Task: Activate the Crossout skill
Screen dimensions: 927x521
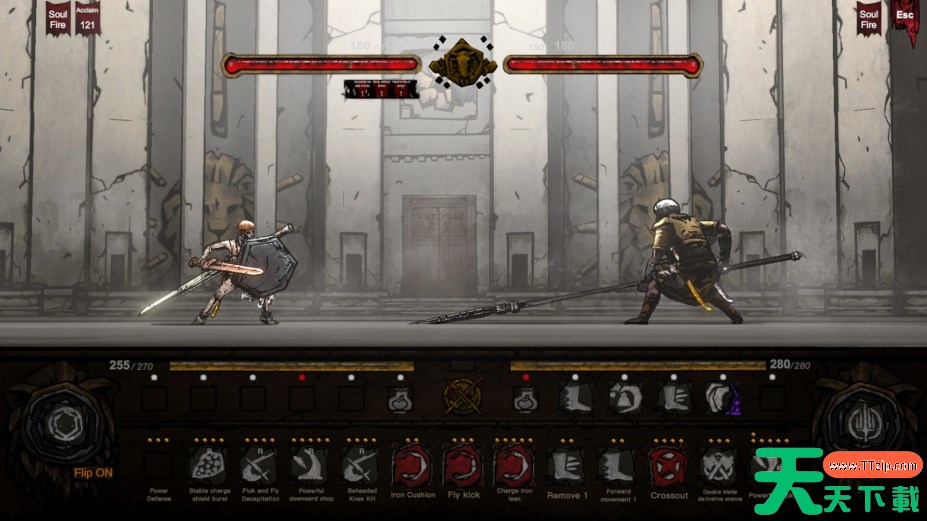Action: pyautogui.click(x=668, y=466)
